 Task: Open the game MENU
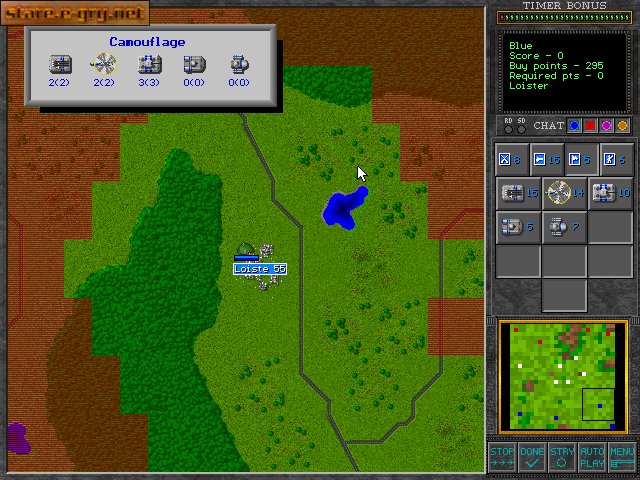click(x=622, y=457)
